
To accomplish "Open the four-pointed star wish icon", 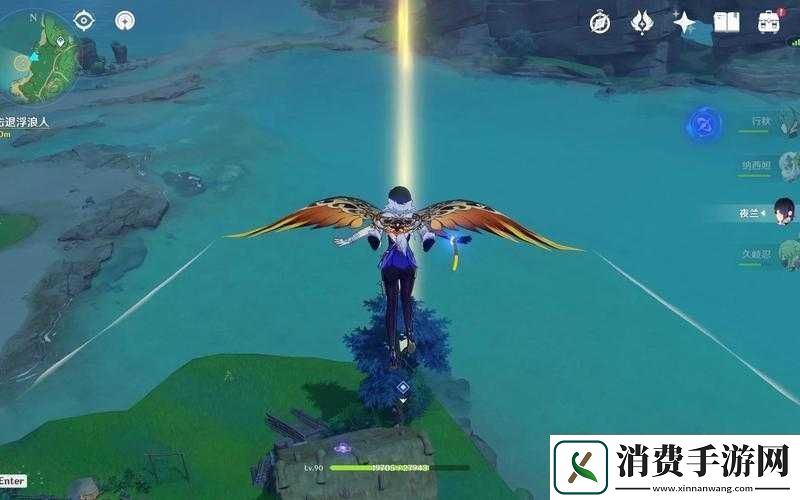I will click(685, 22).
